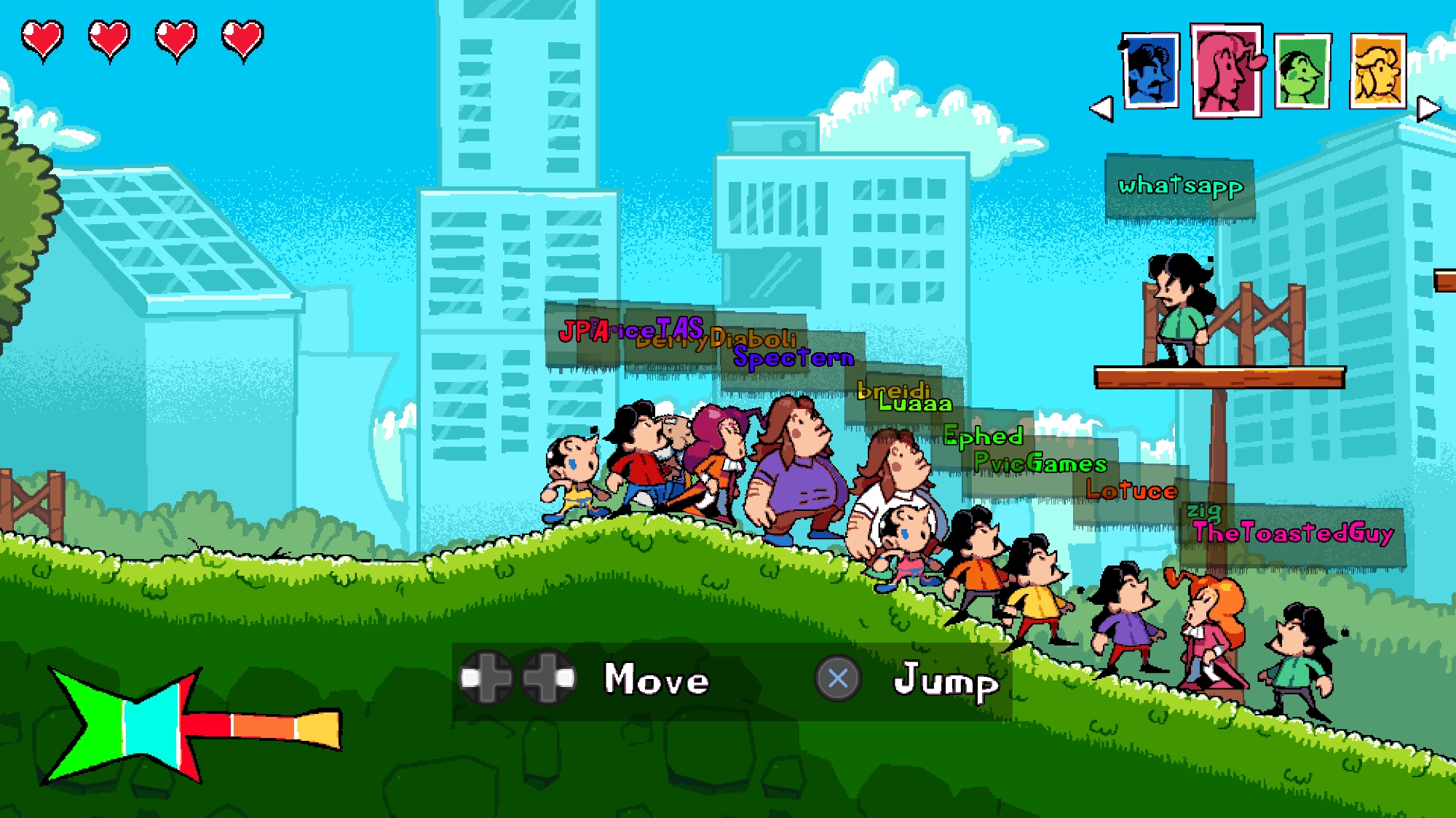Choose the pink character portrait
The width and height of the screenshot is (1456, 818).
(1227, 71)
